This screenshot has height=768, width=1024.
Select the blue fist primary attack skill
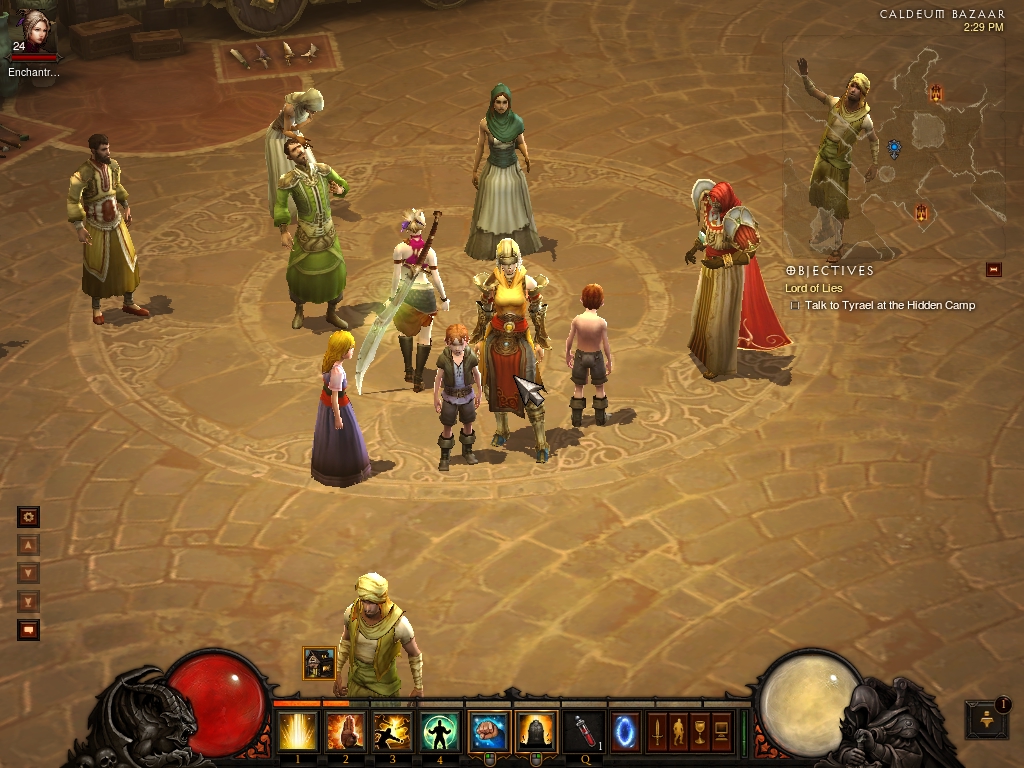(488, 732)
